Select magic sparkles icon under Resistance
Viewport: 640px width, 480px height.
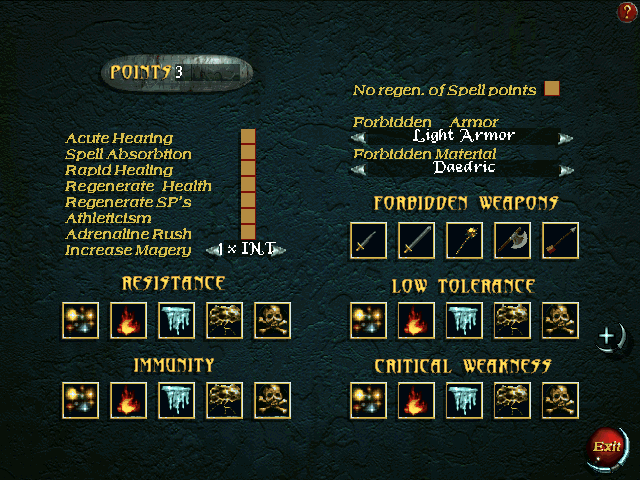[x=80, y=321]
